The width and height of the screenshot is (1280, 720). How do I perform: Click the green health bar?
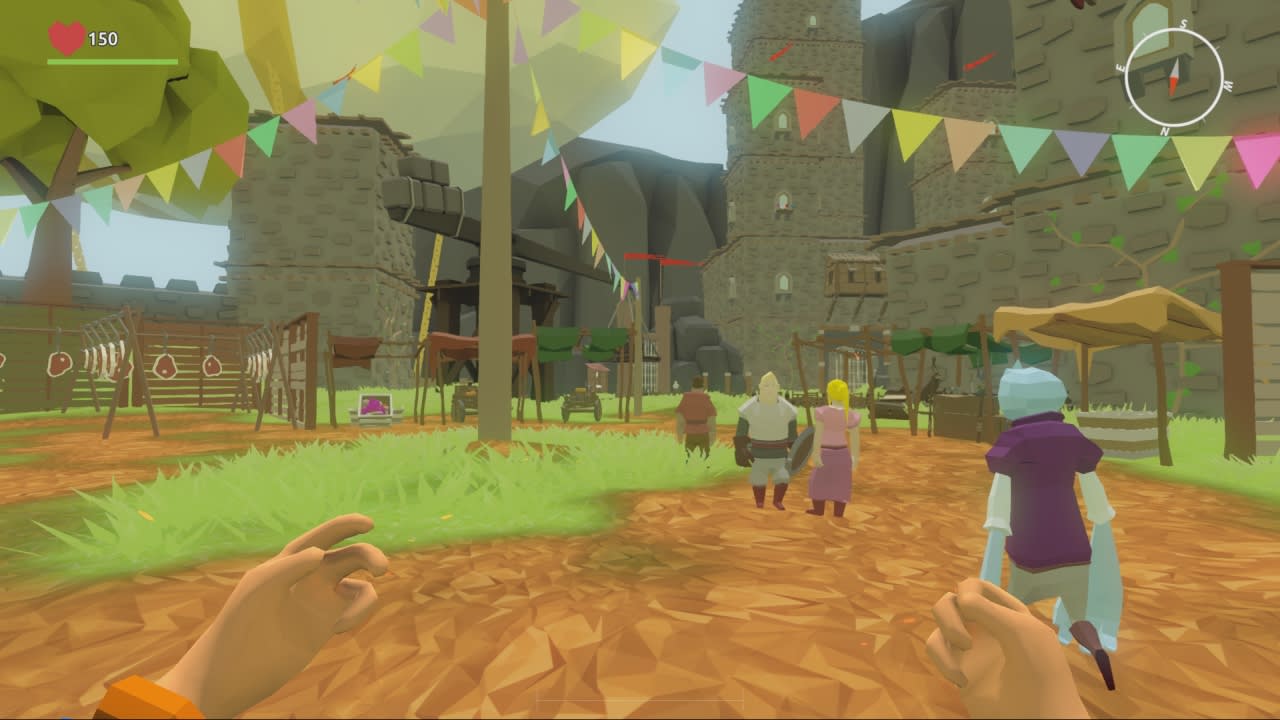(115, 62)
